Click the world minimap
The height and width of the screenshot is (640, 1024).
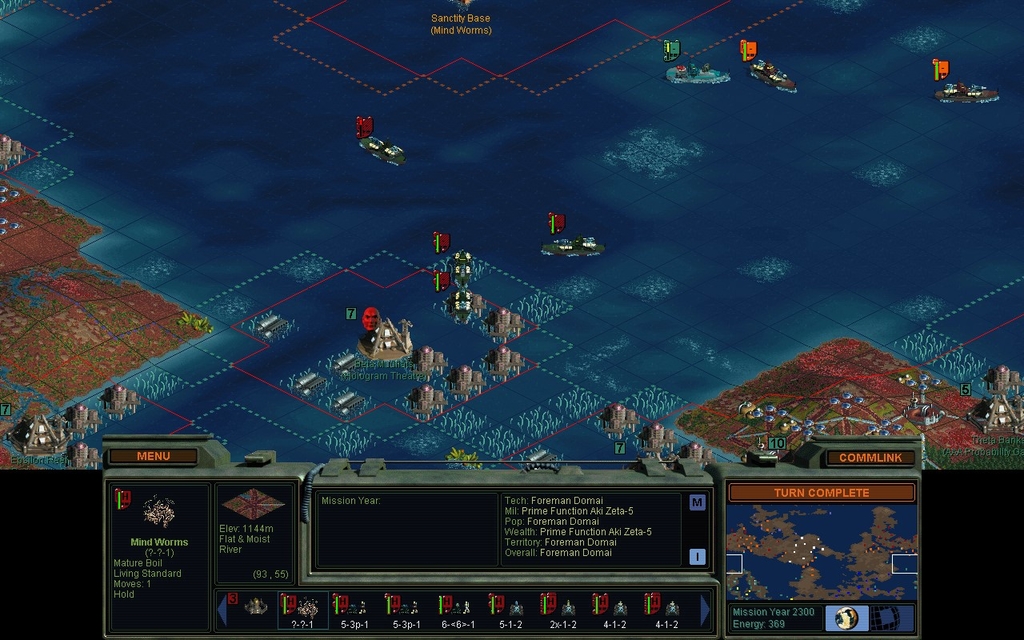coord(821,551)
